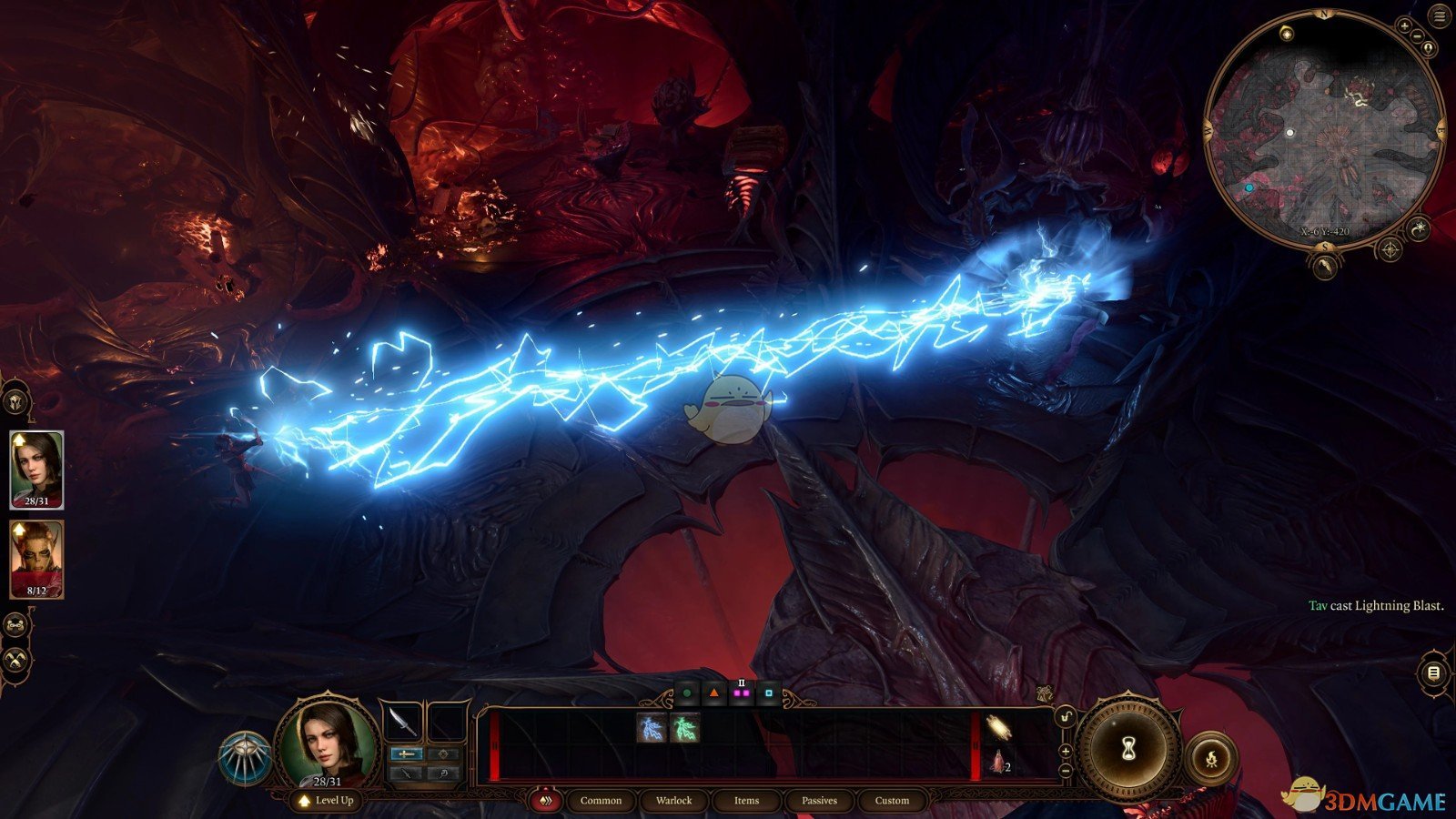Switch to the Common hotbar tab
The image size is (1456, 819).
(601, 801)
